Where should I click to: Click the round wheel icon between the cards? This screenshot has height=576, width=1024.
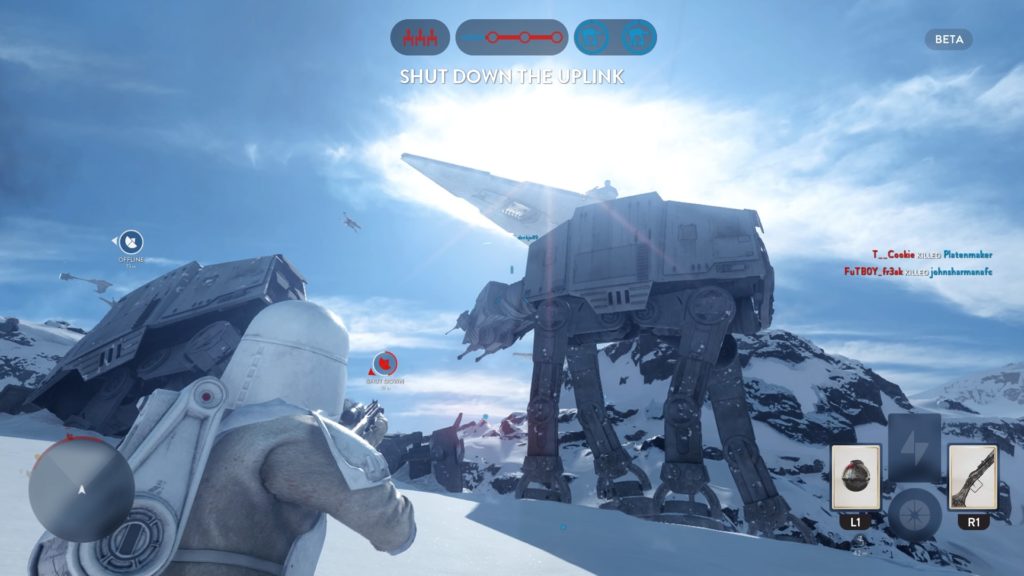point(914,513)
